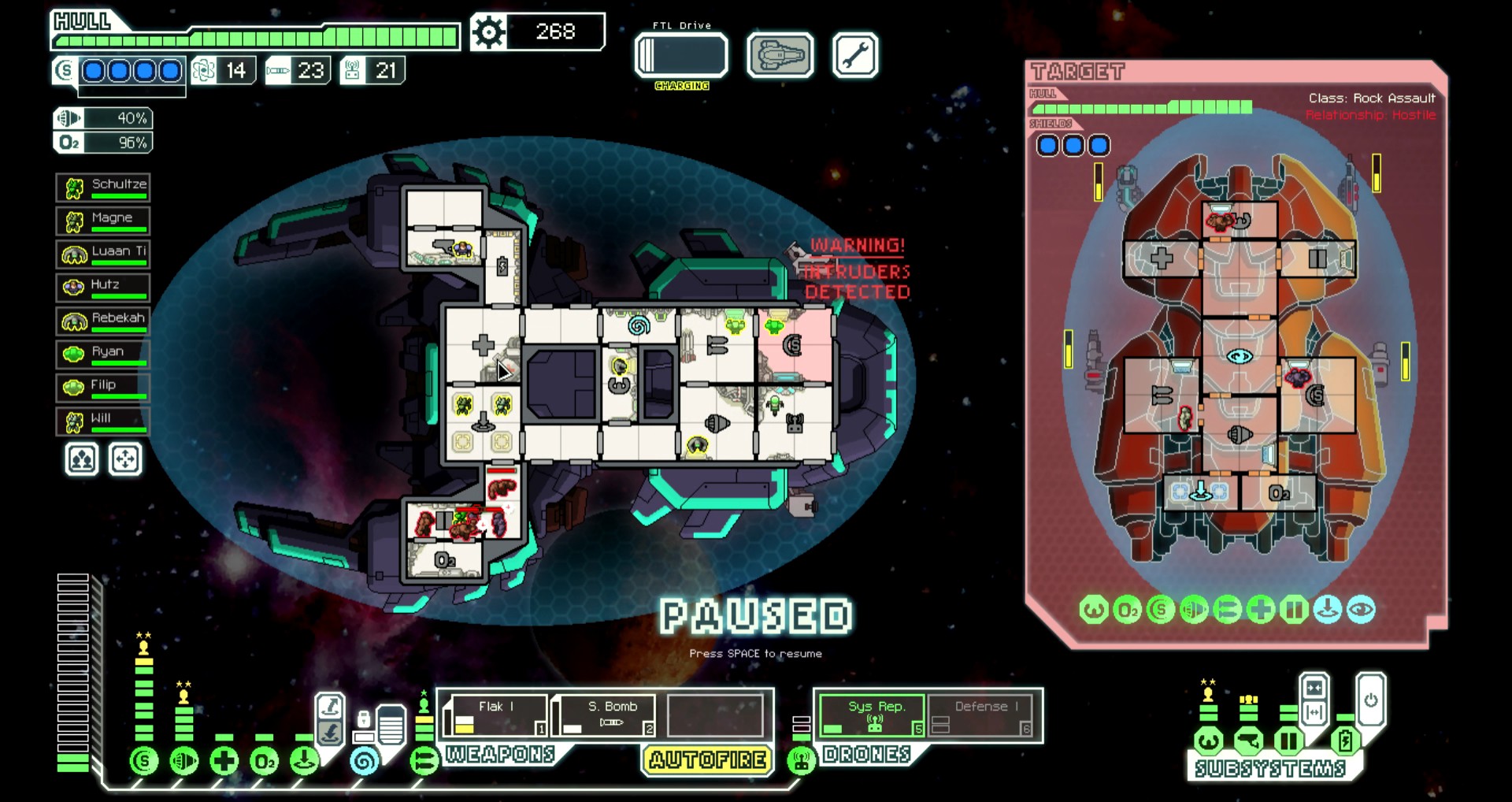The width and height of the screenshot is (1512, 802).
Task: Select crew member Will
Action: tap(103, 421)
